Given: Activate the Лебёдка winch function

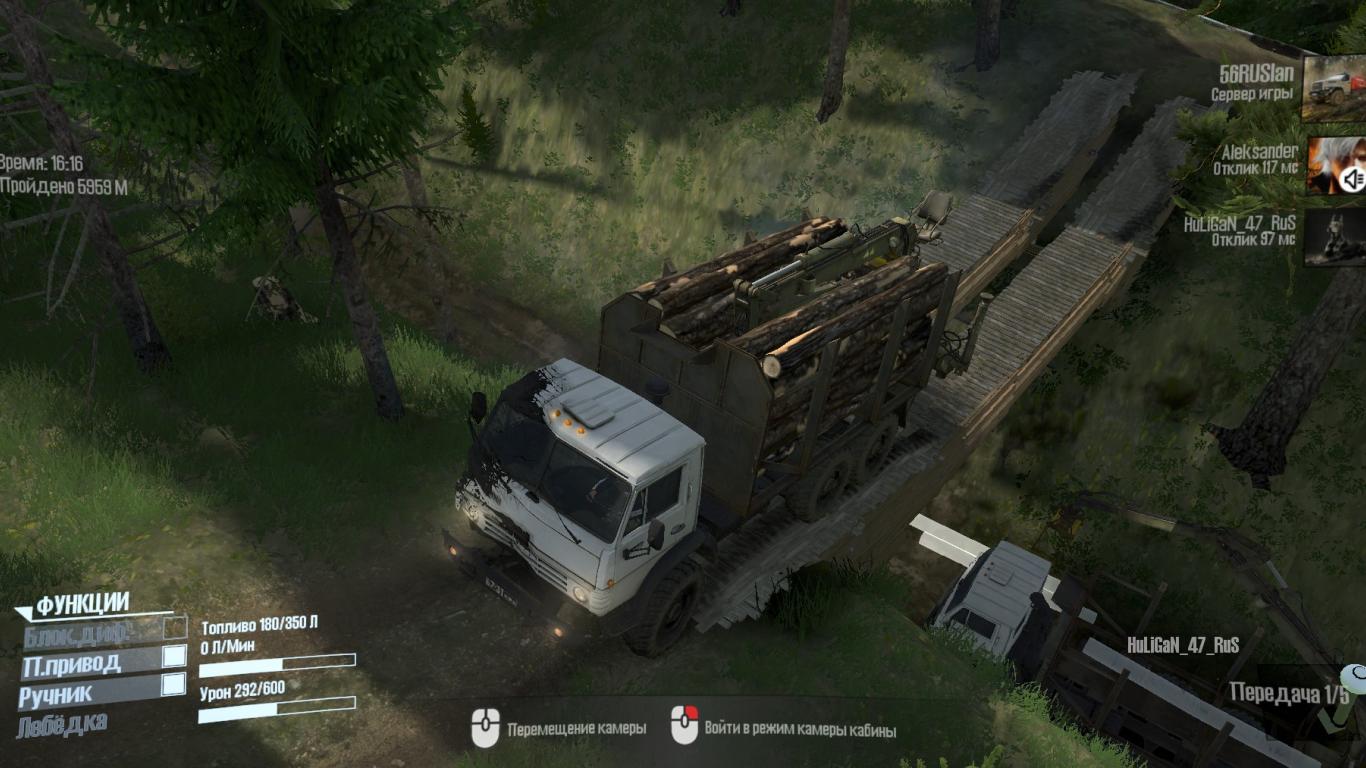Looking at the screenshot, I should pos(62,723).
